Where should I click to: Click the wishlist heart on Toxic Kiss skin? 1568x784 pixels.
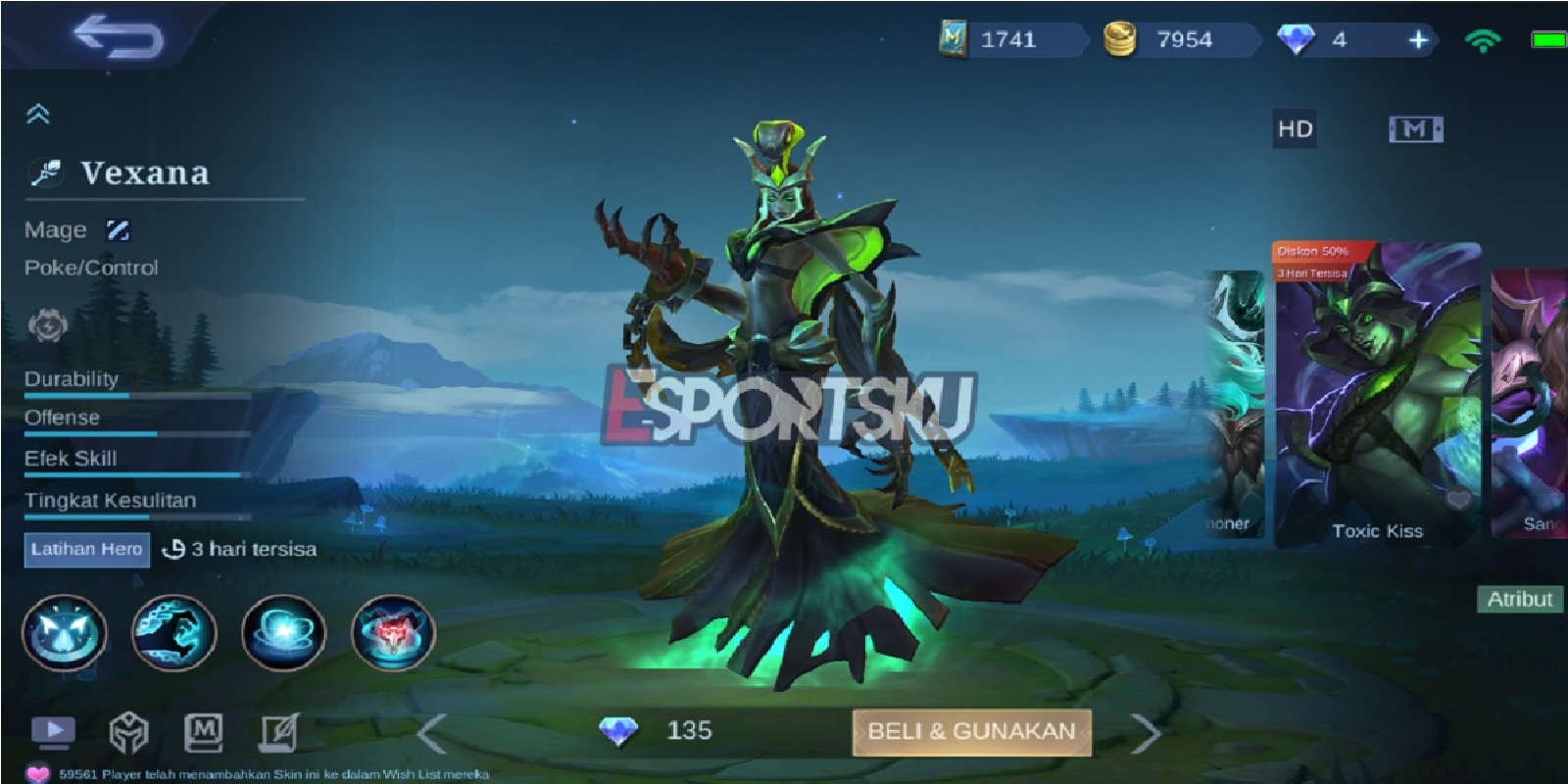point(1460,497)
